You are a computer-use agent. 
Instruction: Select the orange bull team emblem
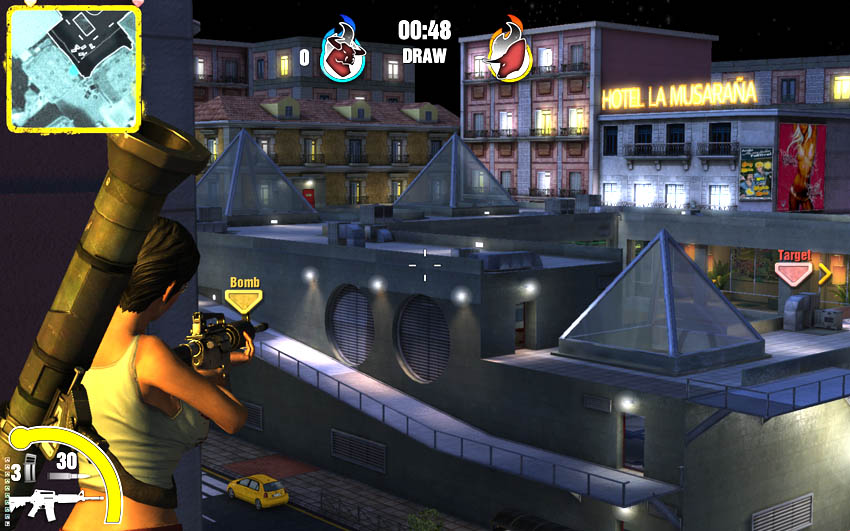507,54
